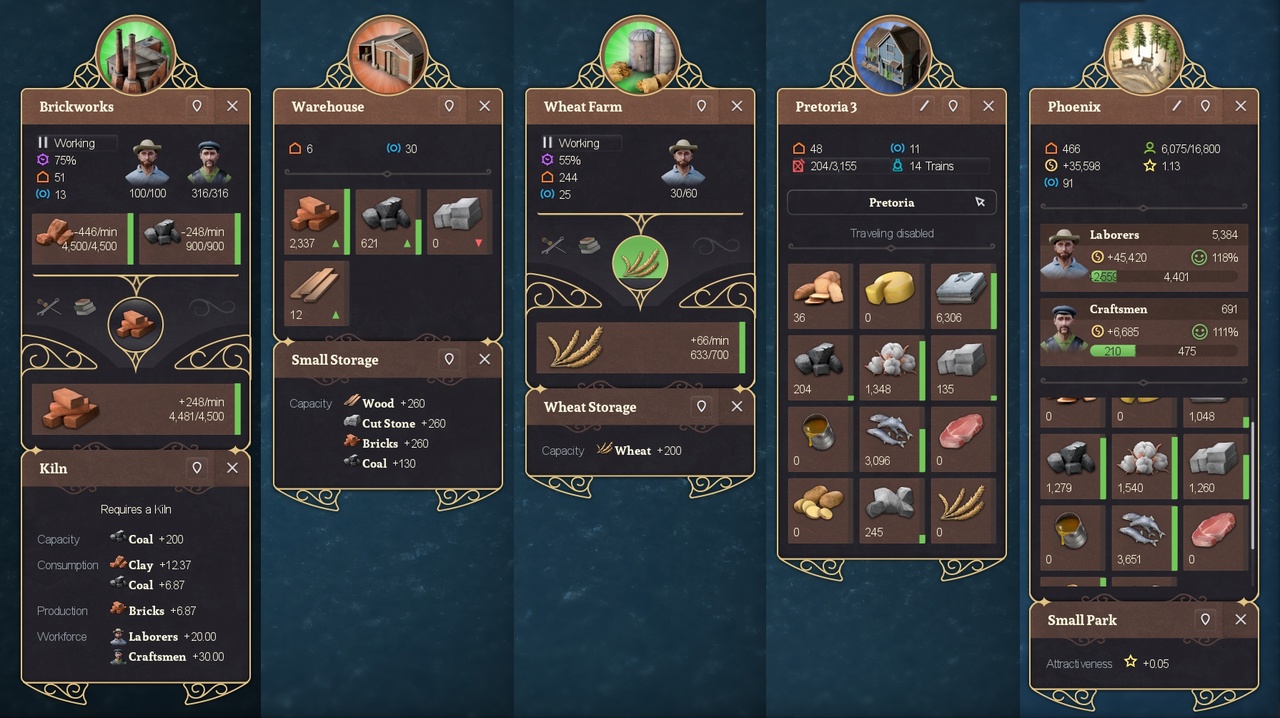
Task: Close the Phoenix panel
Action: [x=1240, y=106]
